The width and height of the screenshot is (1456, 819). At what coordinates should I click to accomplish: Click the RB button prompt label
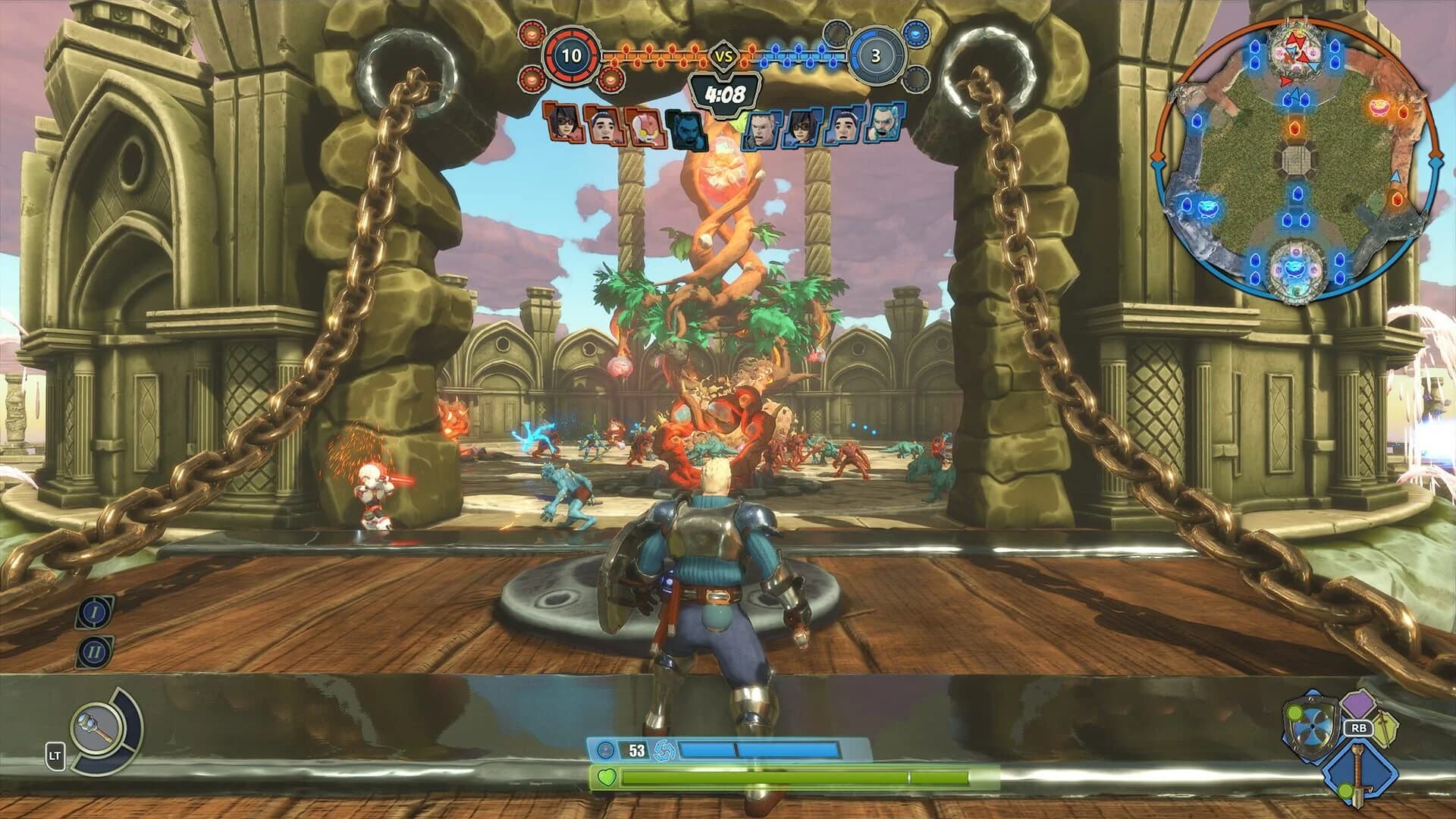pyautogui.click(x=1359, y=728)
